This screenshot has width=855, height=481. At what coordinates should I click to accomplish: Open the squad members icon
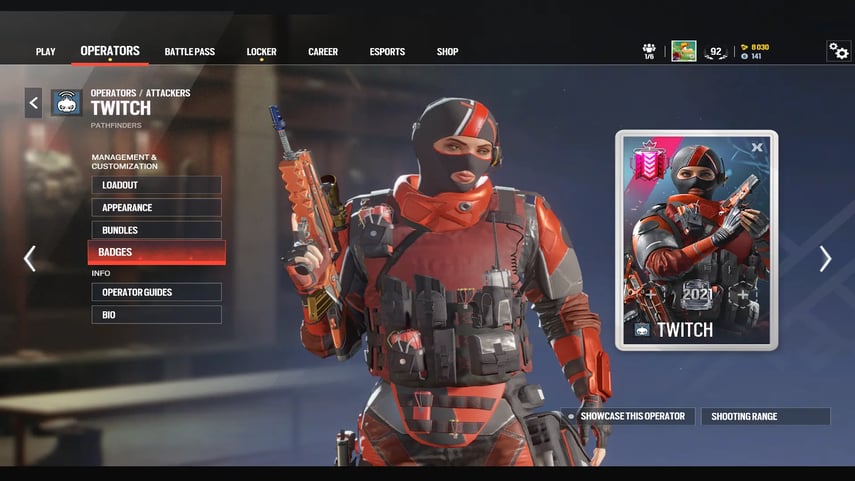649,50
